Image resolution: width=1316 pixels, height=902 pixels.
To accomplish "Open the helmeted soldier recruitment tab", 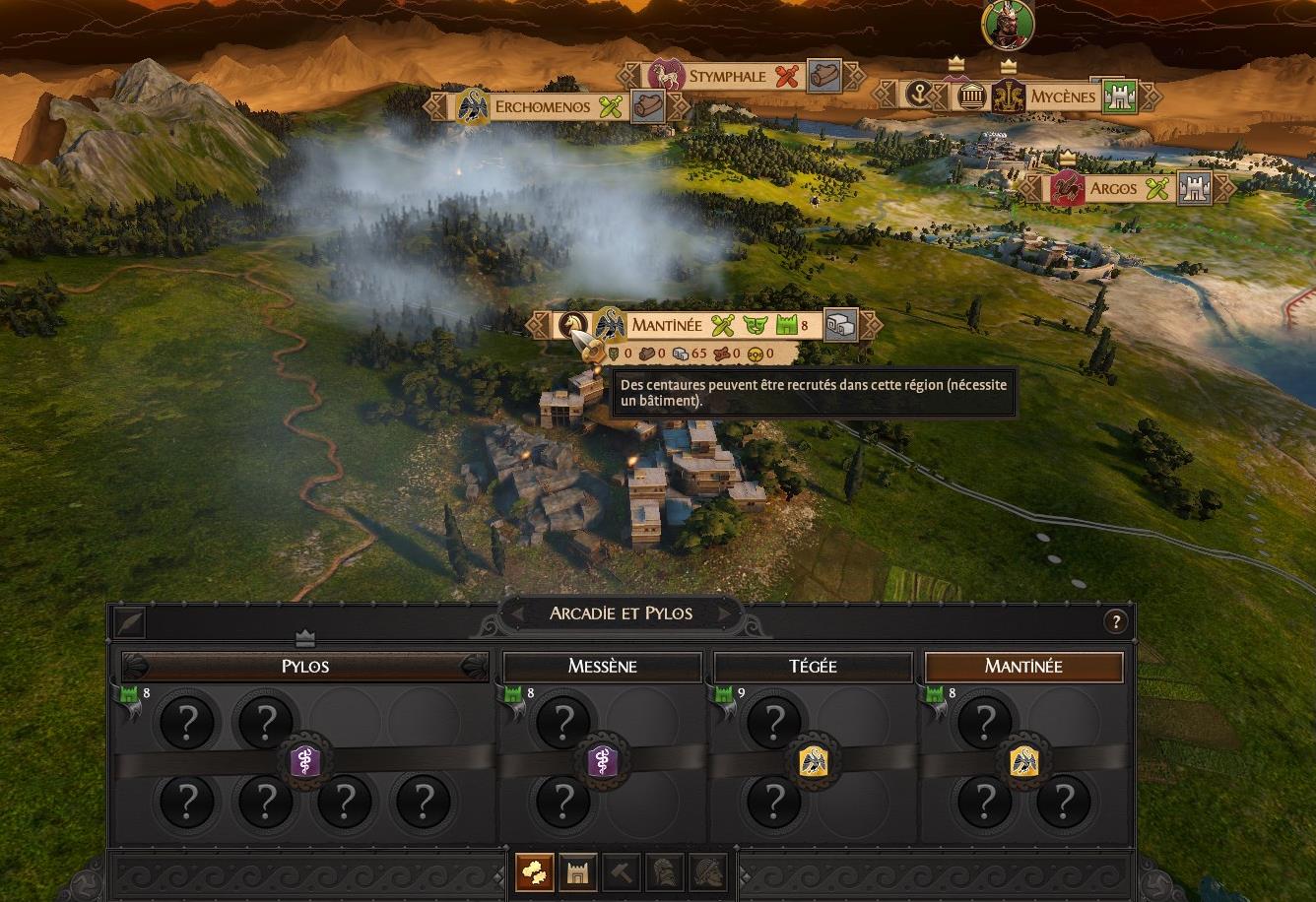I will coord(665,872).
